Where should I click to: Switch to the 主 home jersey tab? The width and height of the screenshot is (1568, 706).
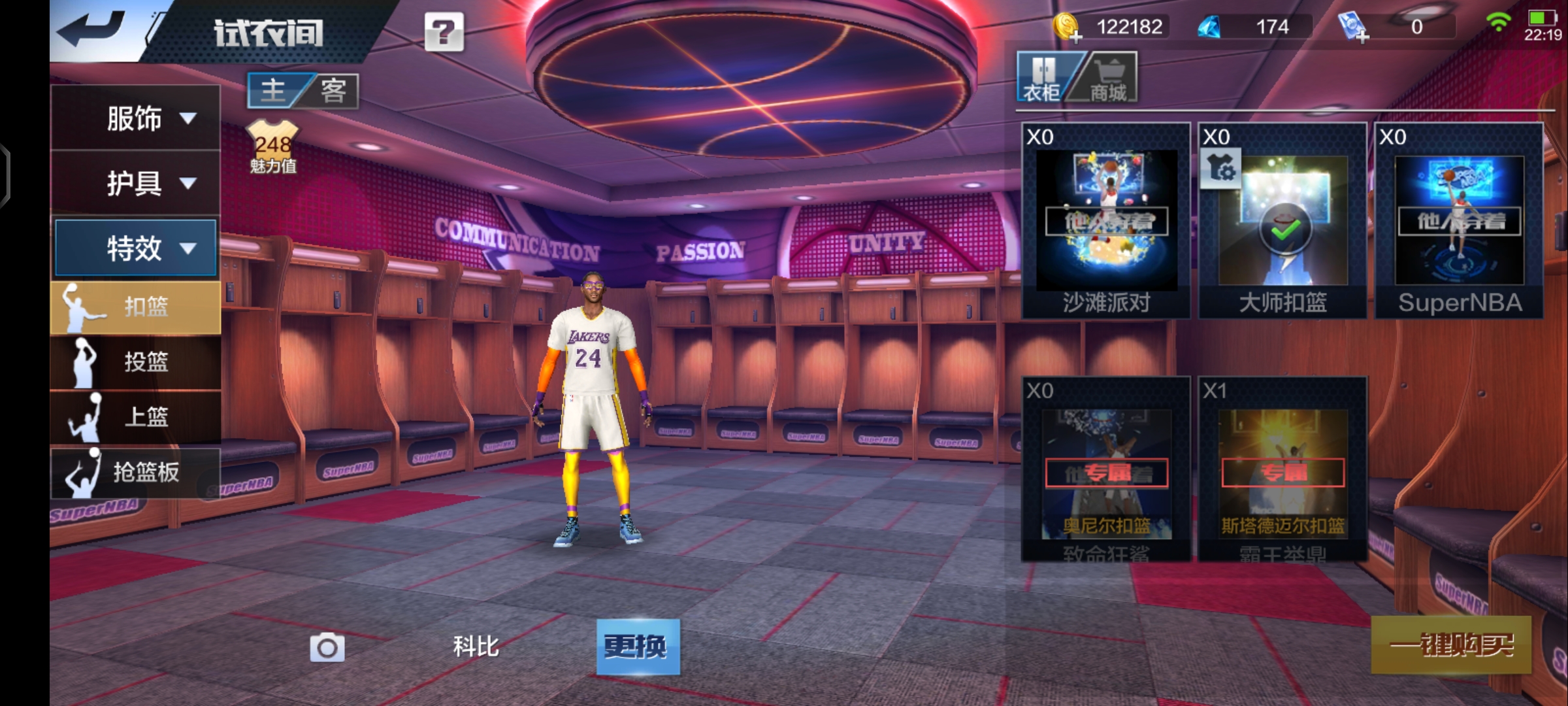tap(274, 90)
